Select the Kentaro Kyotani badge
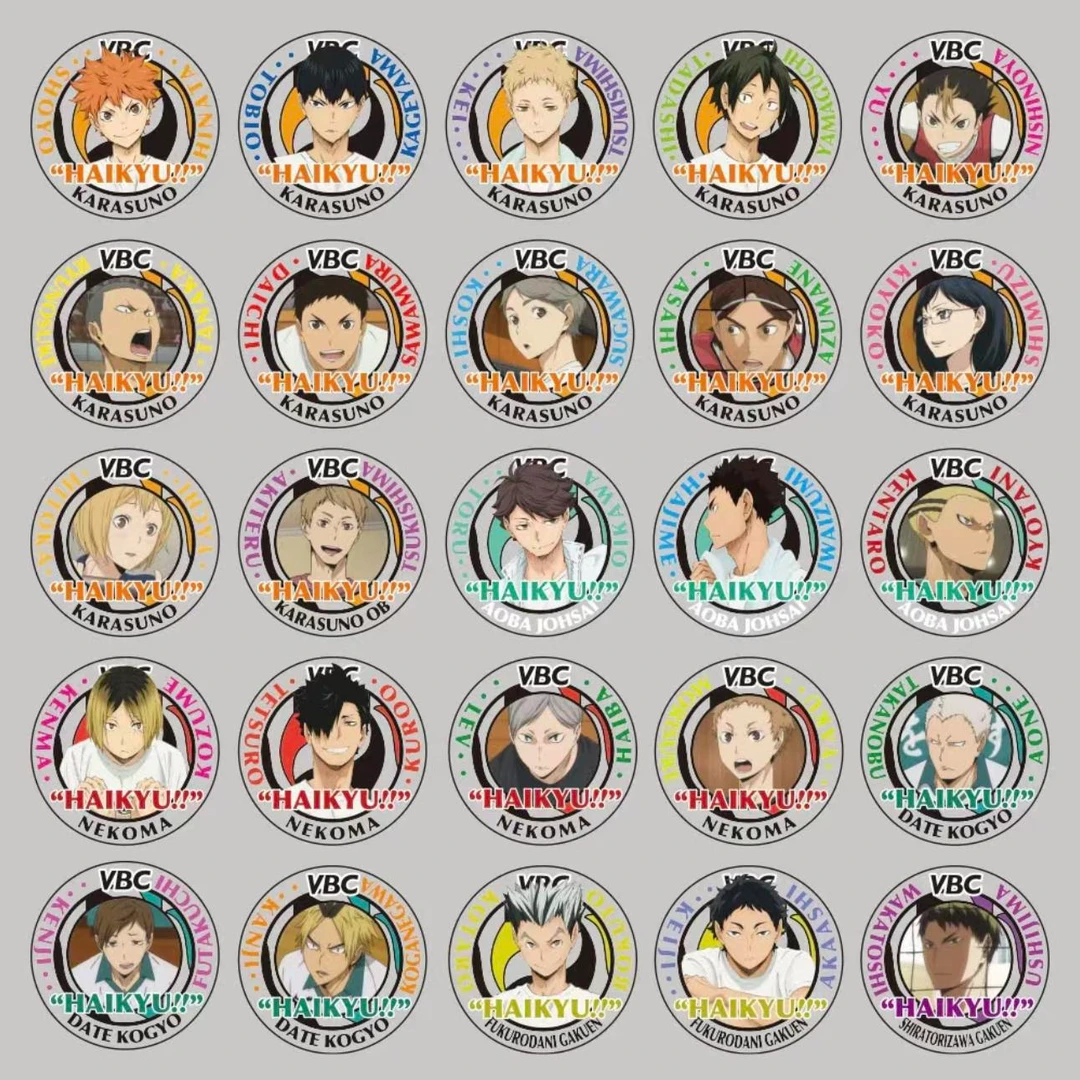 coord(955,541)
